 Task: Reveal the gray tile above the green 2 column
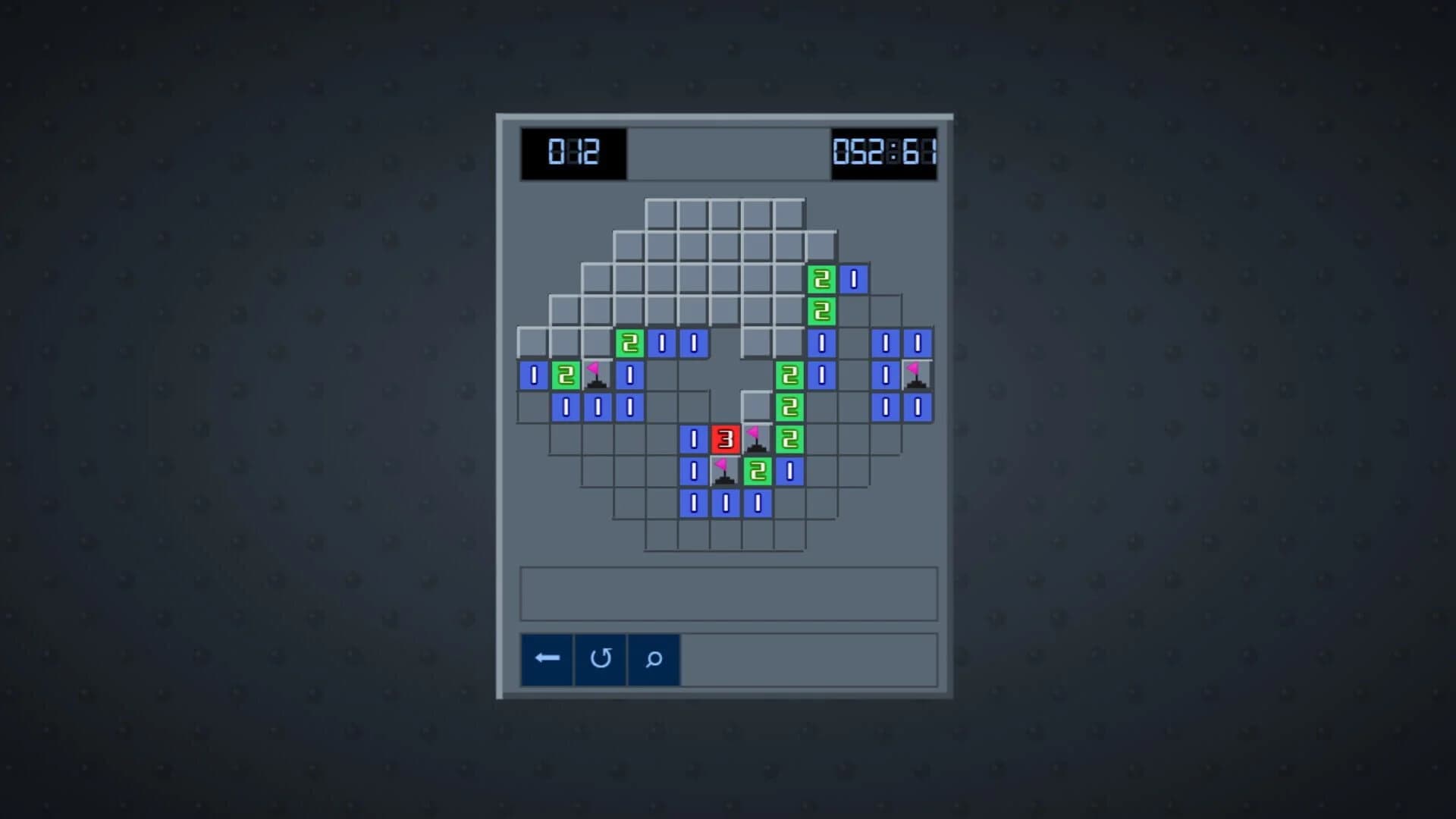pyautogui.click(x=821, y=246)
